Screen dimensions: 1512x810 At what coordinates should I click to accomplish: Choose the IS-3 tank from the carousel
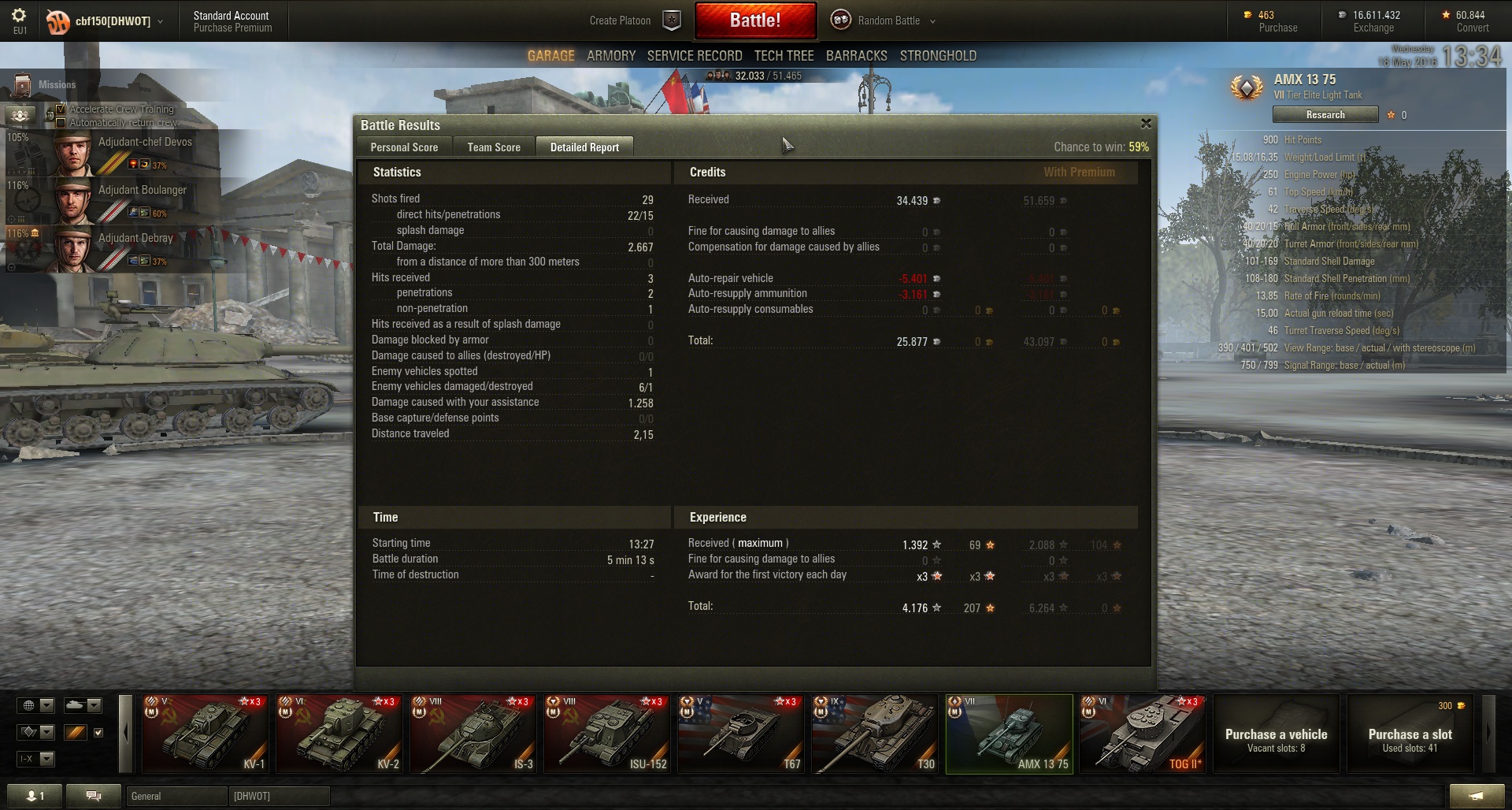click(472, 734)
